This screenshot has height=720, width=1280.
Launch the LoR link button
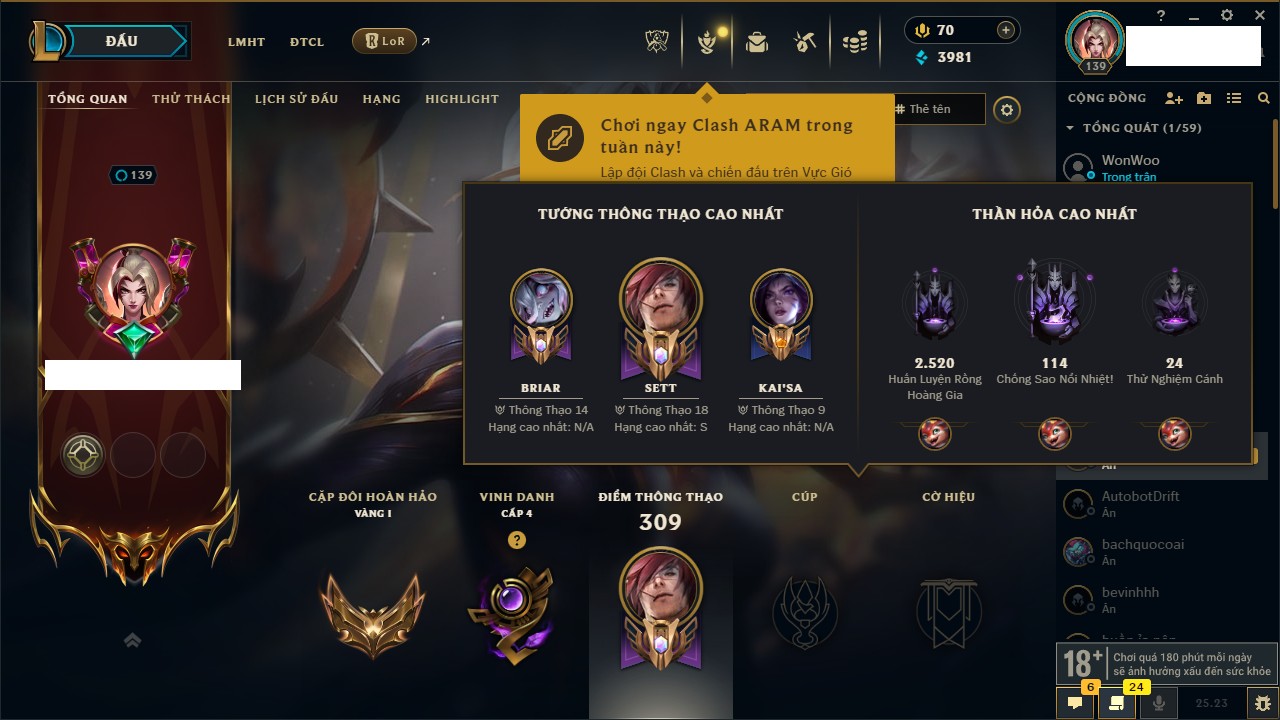385,41
